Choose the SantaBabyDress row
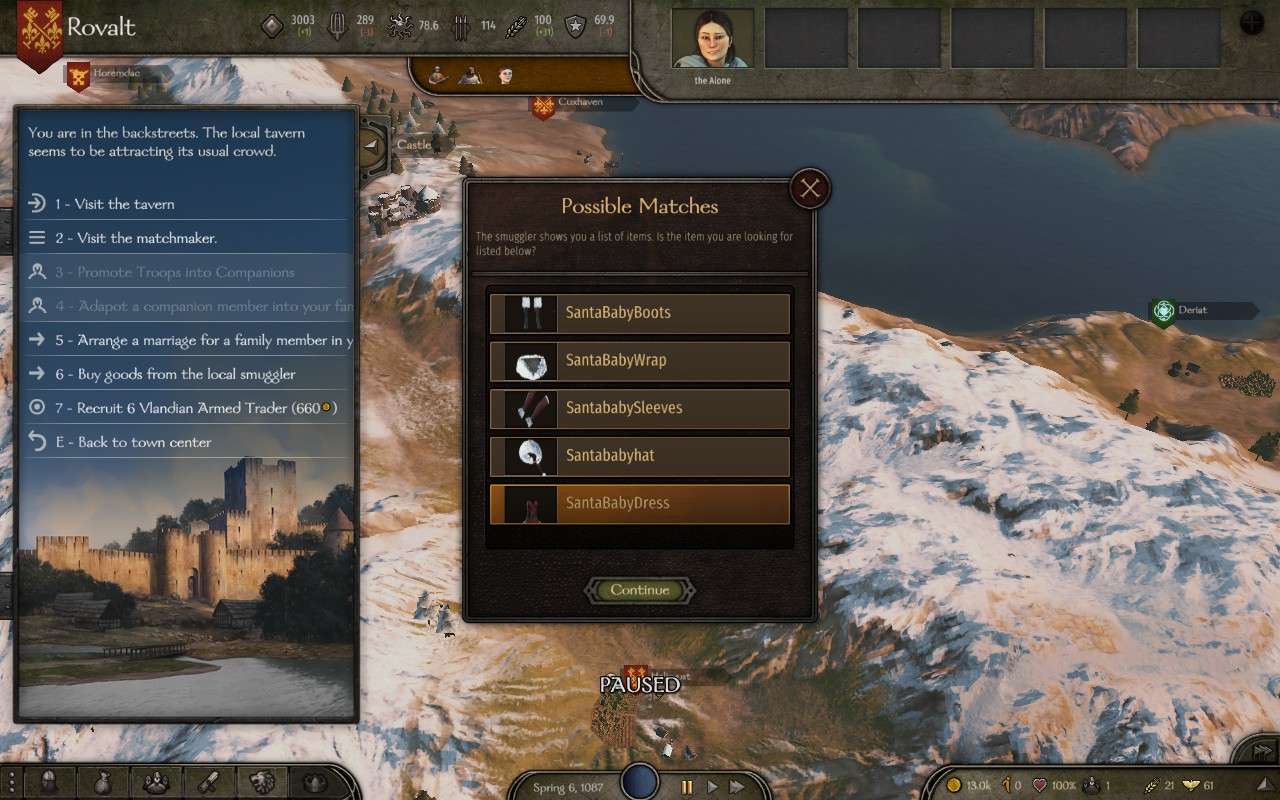1280x800 pixels. click(640, 504)
